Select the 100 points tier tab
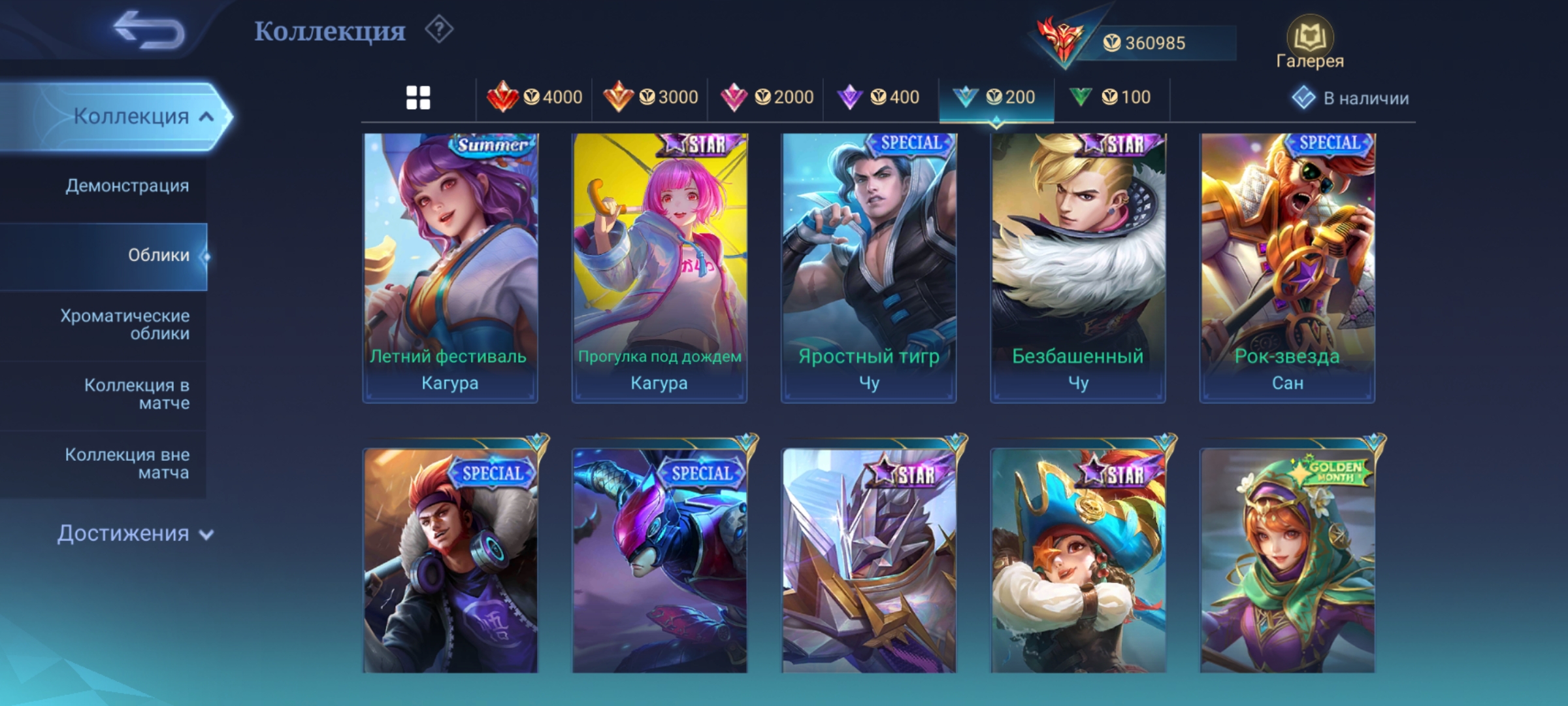 tap(1110, 98)
